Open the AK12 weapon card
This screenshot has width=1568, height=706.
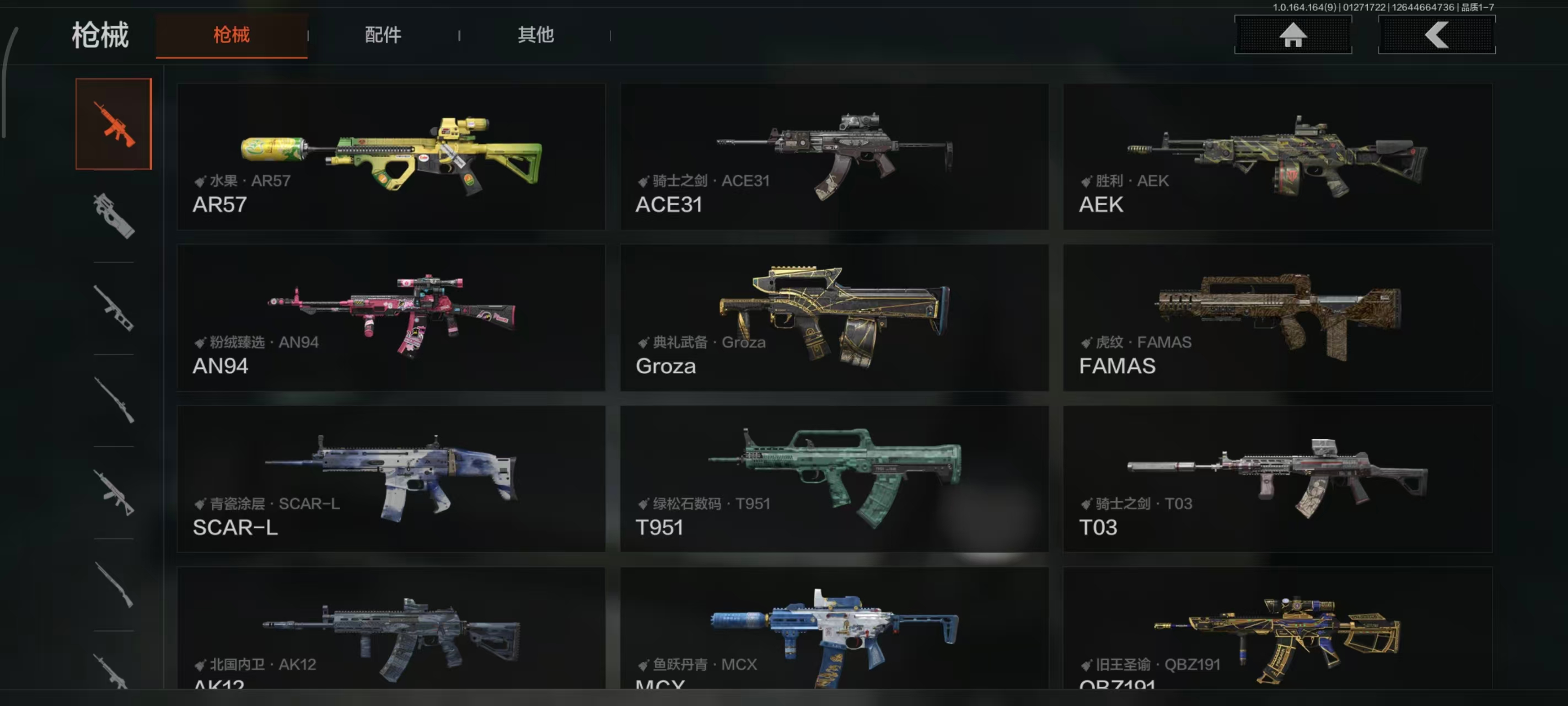pos(391,629)
